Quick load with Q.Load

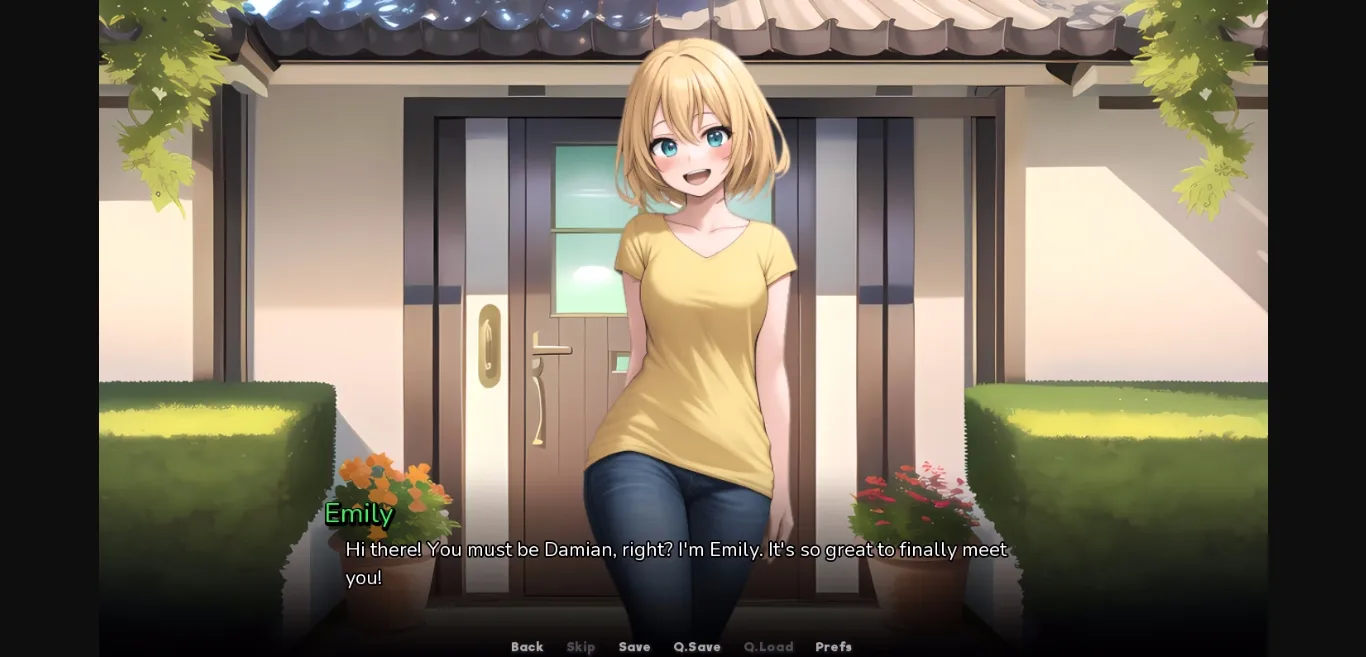768,647
